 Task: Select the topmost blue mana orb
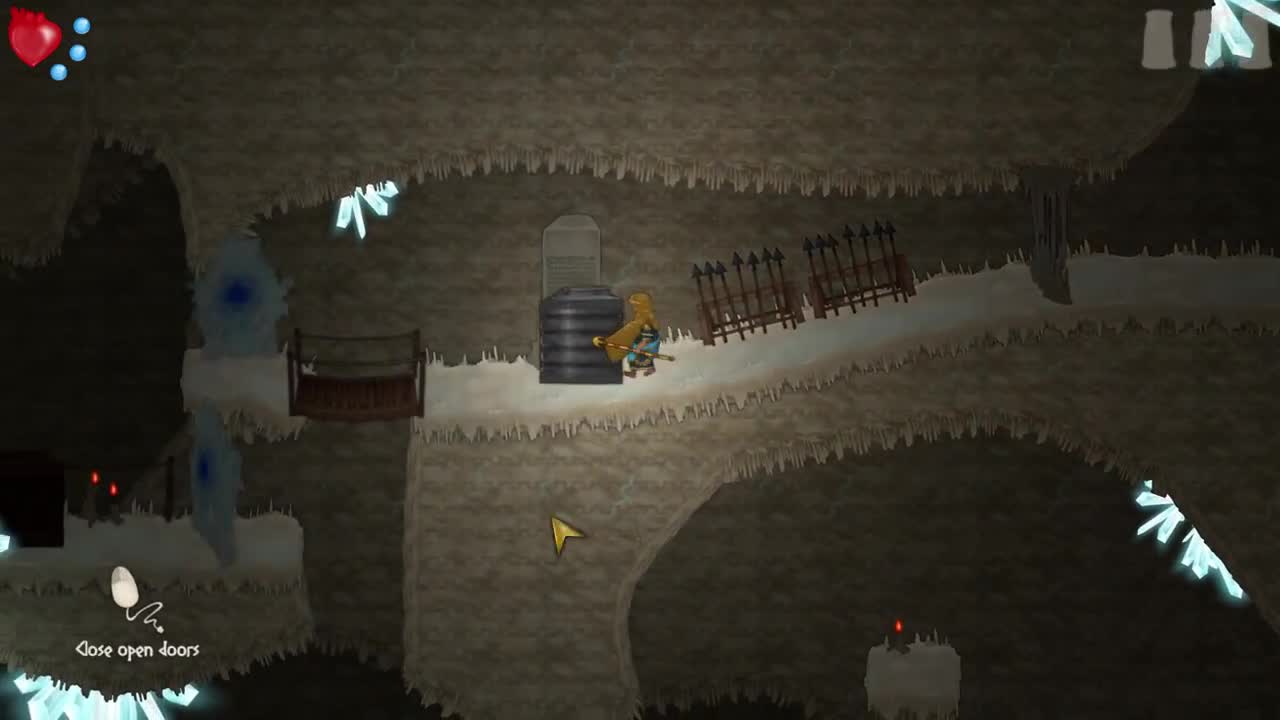80,25
